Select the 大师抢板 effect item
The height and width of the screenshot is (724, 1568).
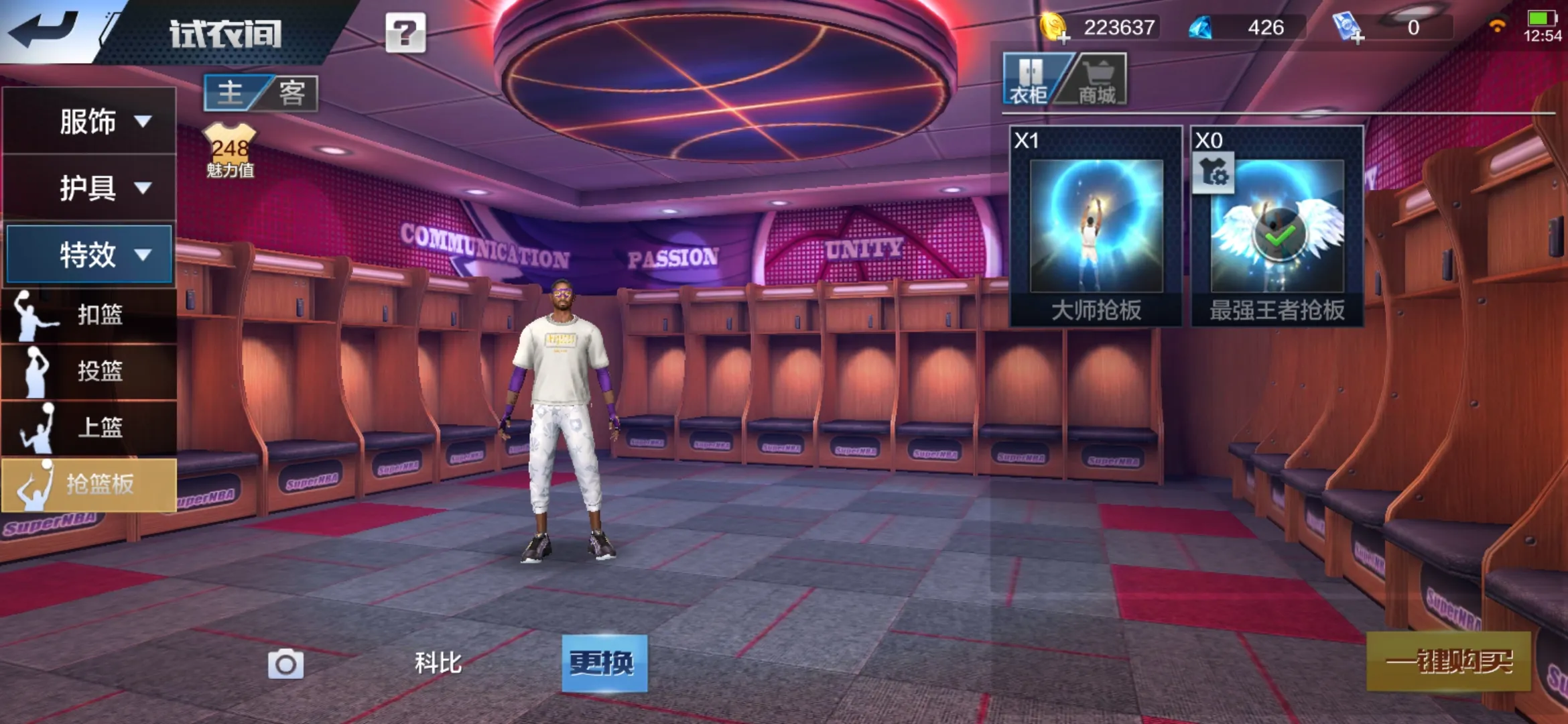click(1096, 227)
